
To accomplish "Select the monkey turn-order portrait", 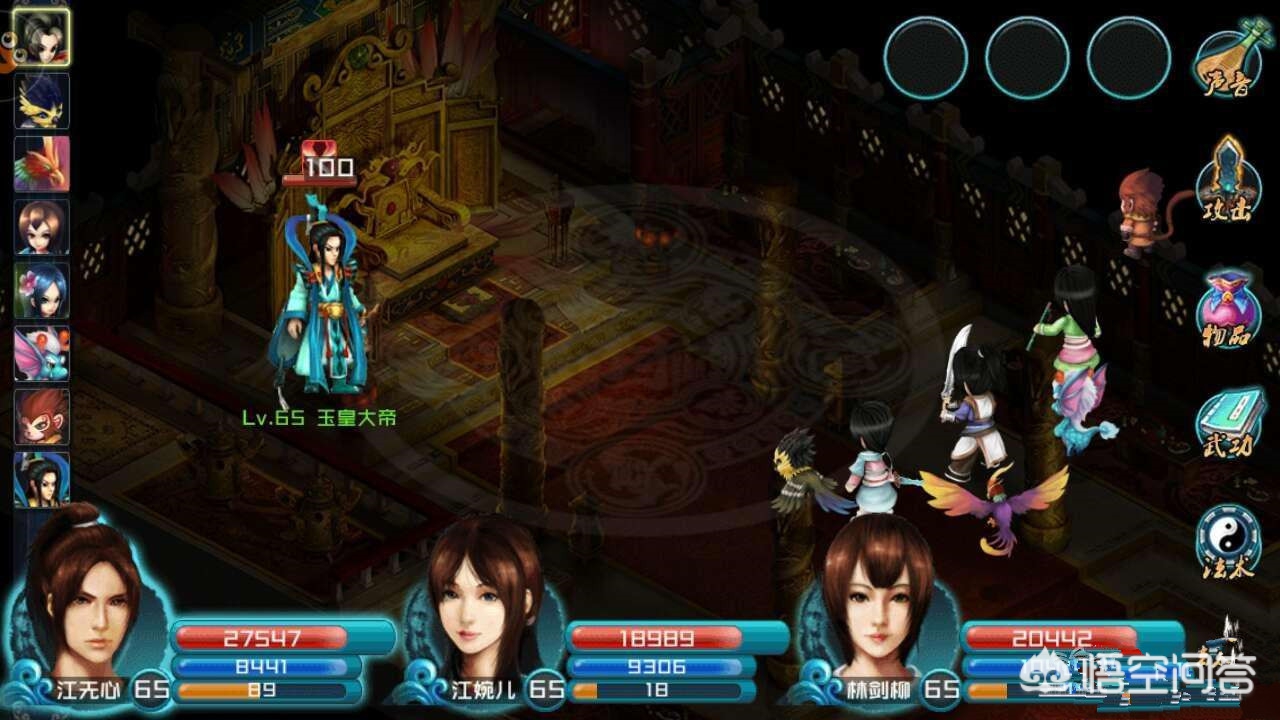I will coord(42,416).
